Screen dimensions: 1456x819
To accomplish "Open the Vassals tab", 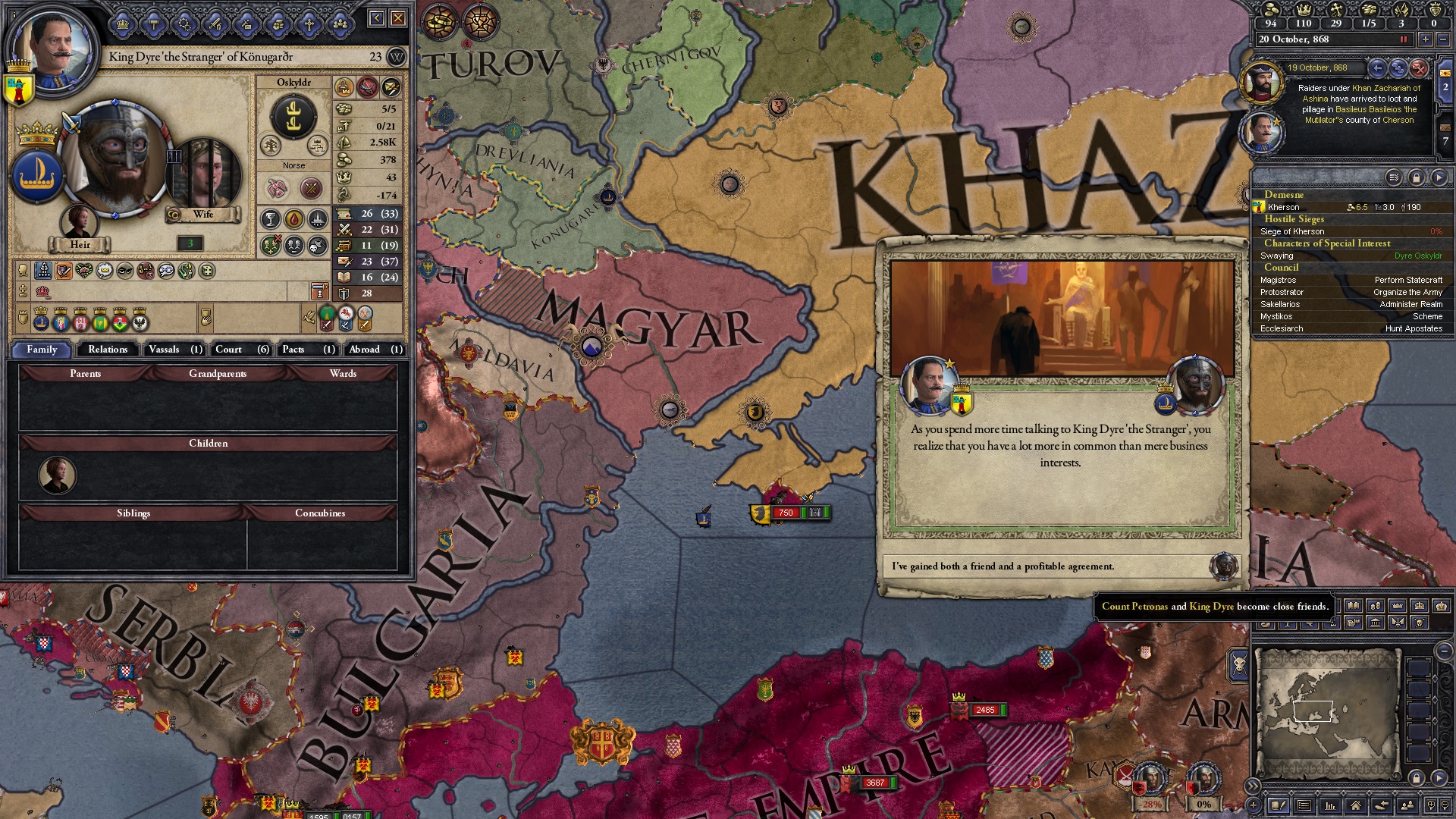I will pos(174,350).
